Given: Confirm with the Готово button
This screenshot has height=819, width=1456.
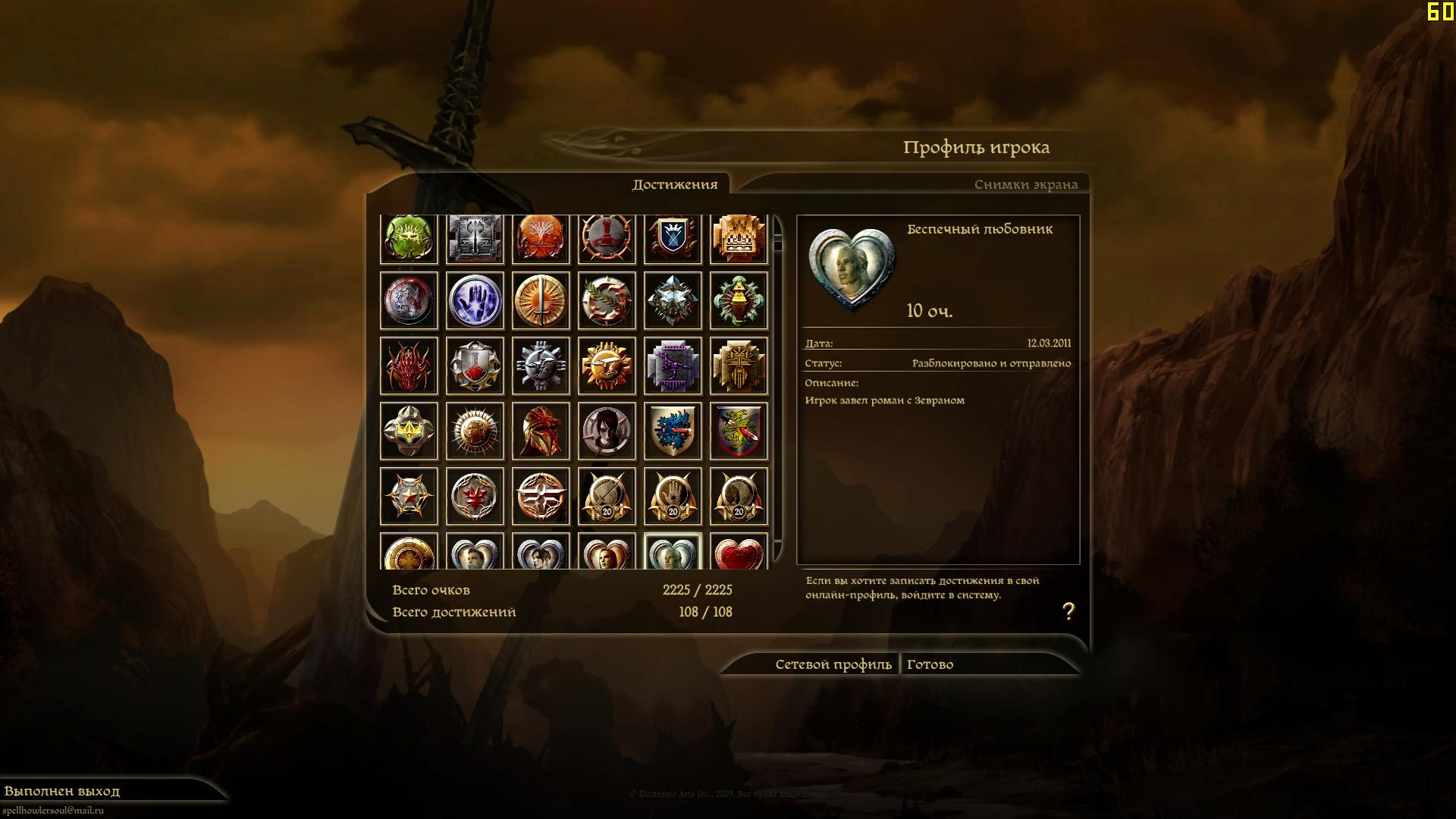Looking at the screenshot, I should pyautogui.click(x=930, y=664).
